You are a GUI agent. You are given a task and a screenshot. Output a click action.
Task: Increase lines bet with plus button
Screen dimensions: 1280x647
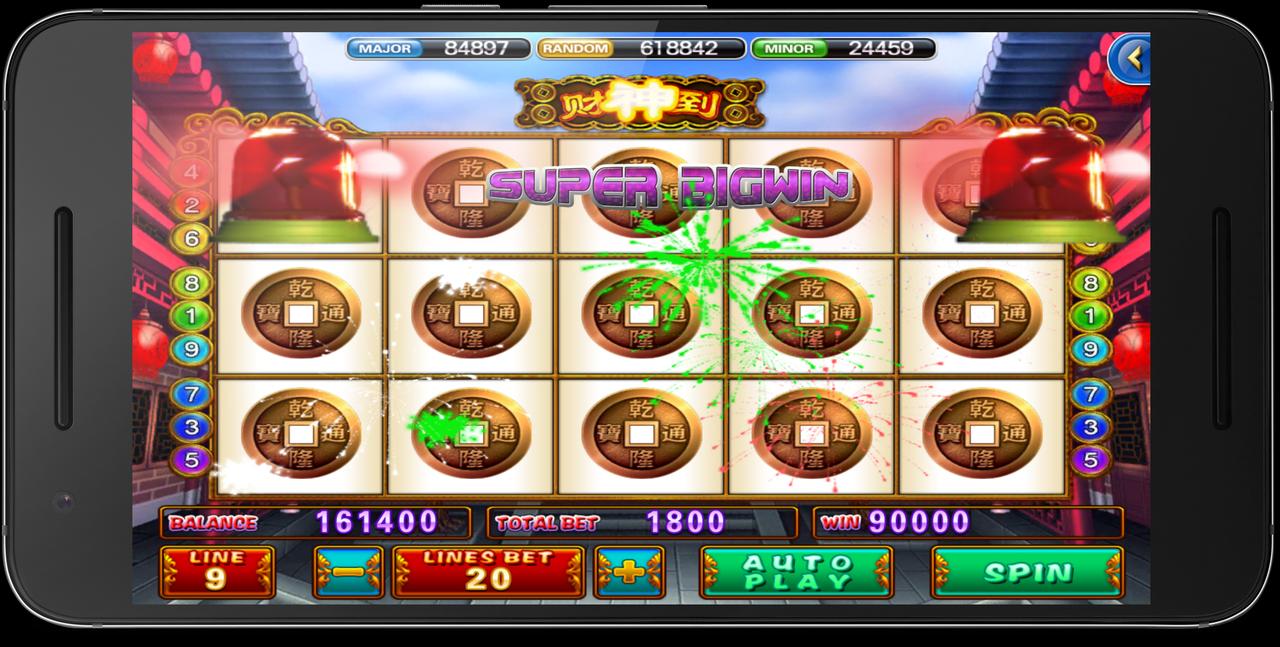628,573
